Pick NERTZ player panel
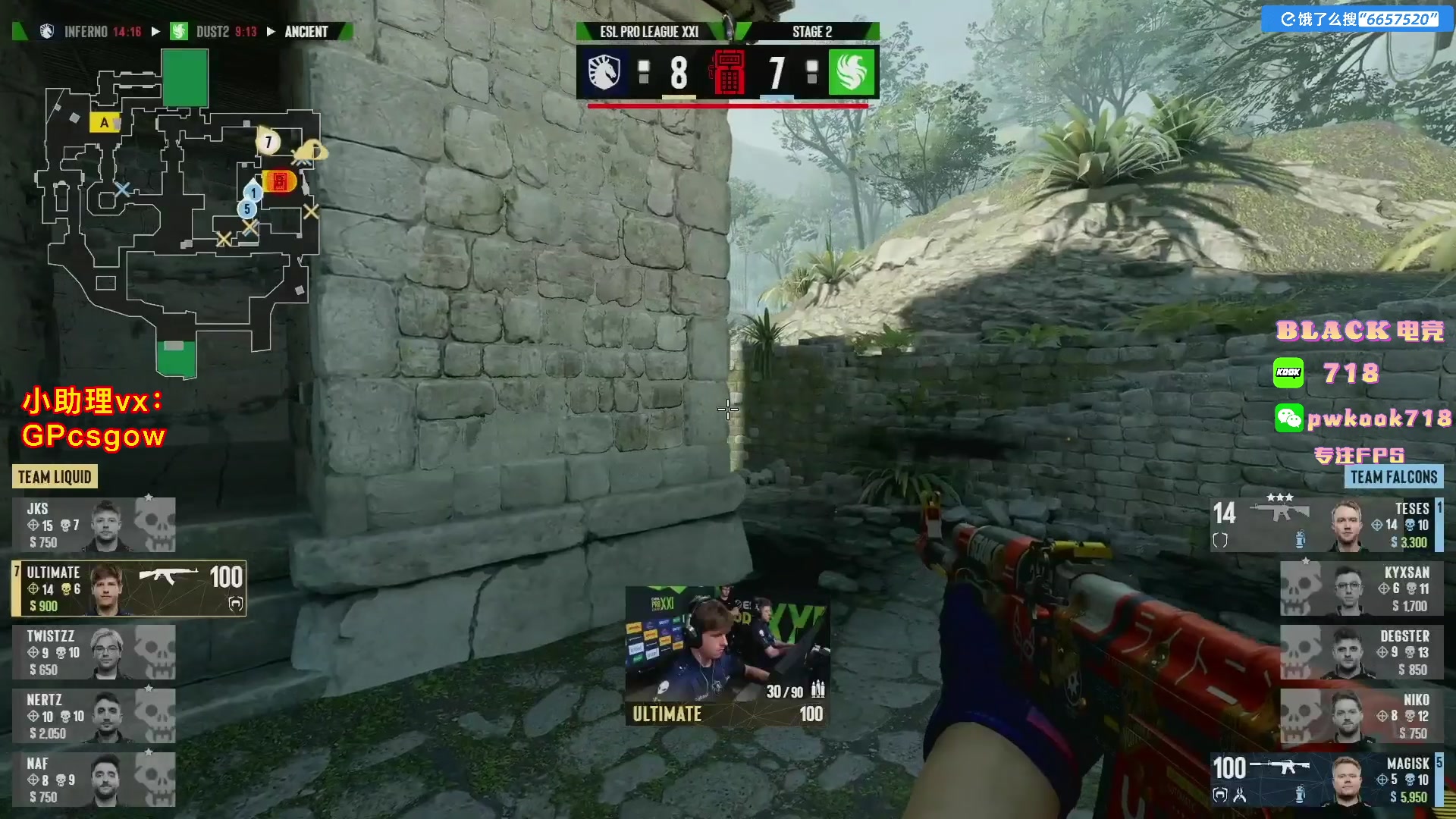 tap(93, 716)
